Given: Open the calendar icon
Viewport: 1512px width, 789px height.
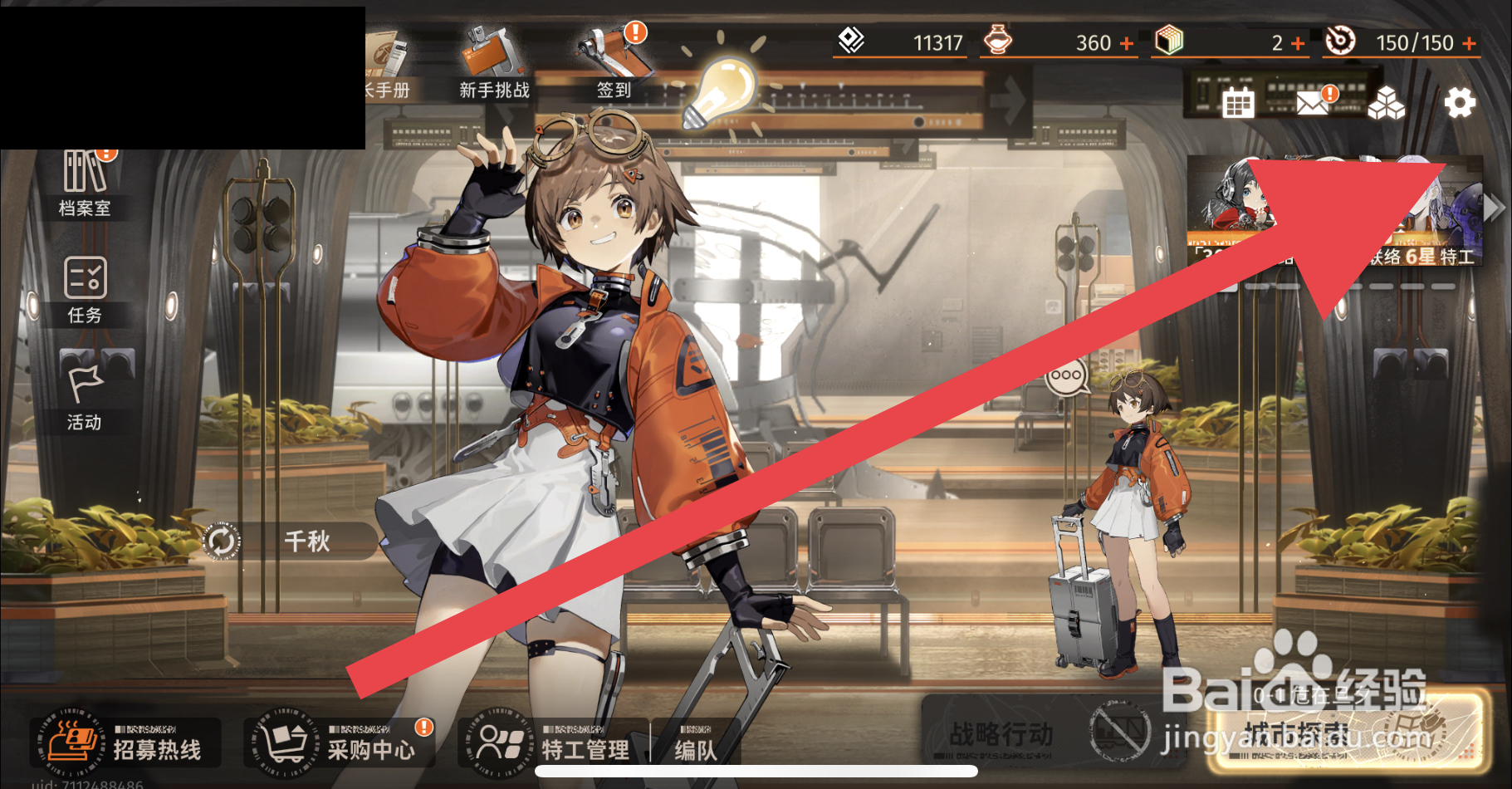Looking at the screenshot, I should click(x=1237, y=103).
